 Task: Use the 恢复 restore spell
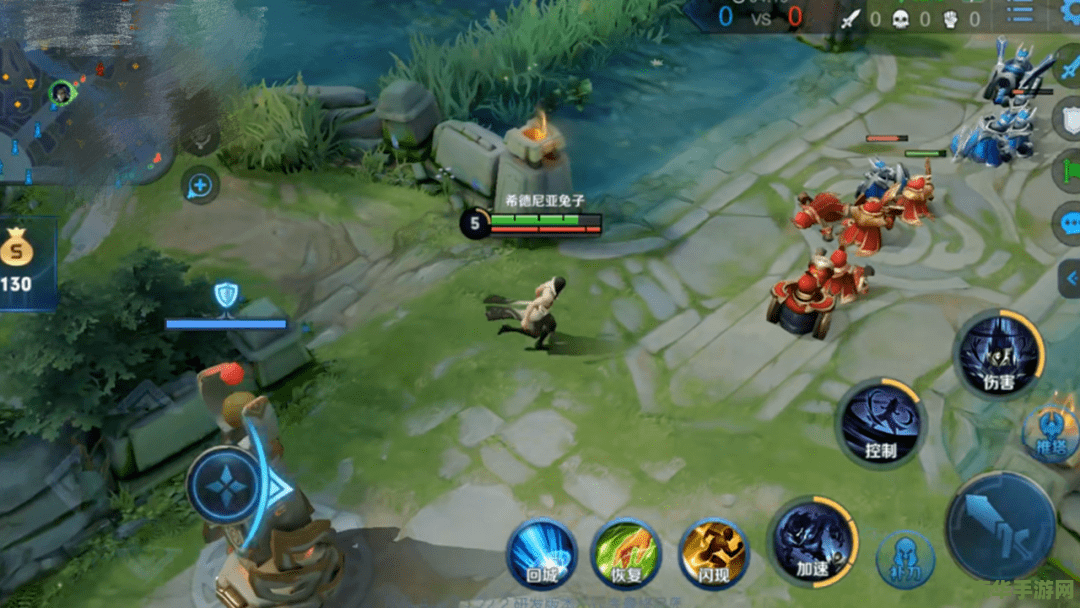625,555
